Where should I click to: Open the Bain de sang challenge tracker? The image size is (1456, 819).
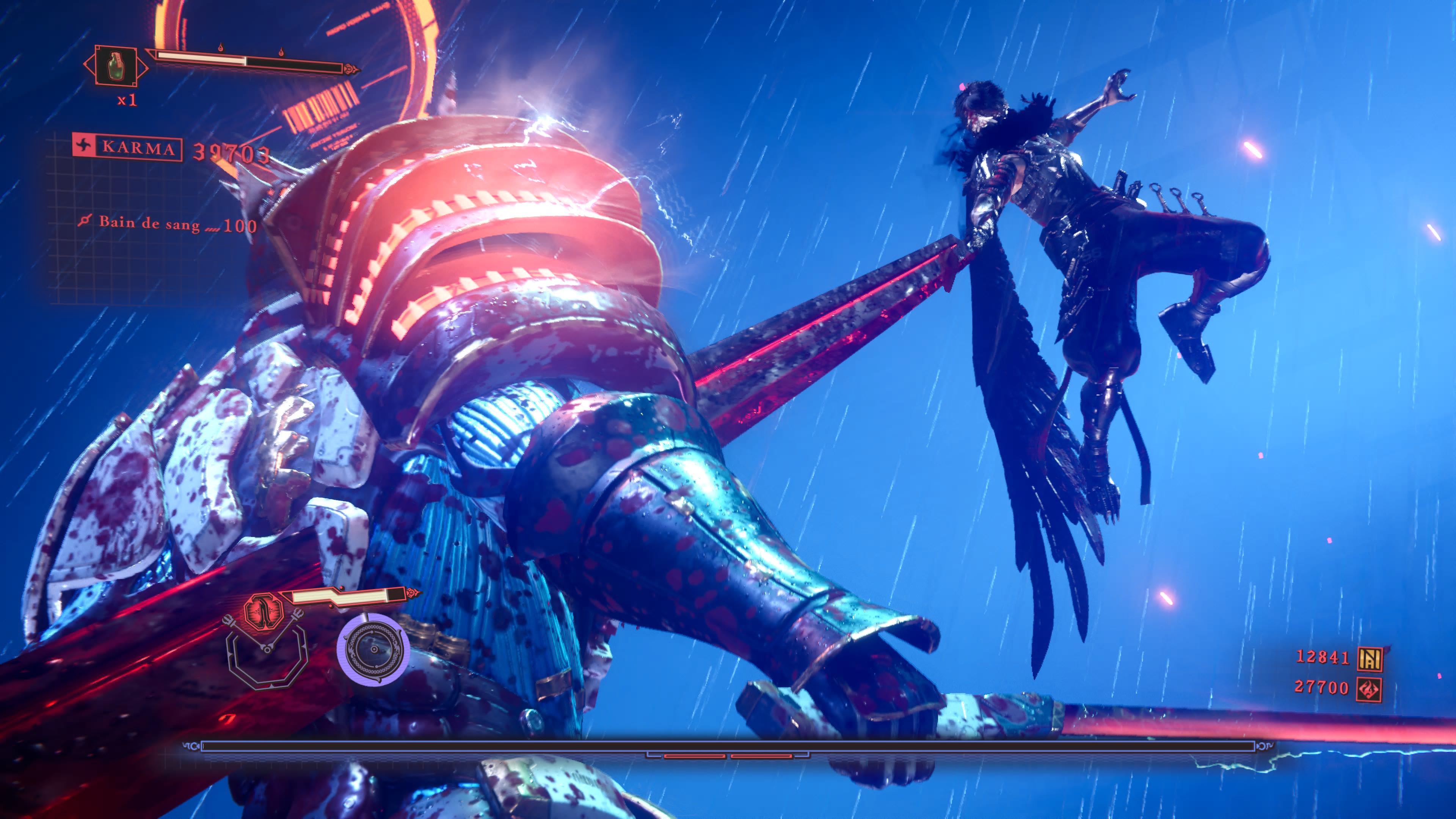(x=167, y=224)
